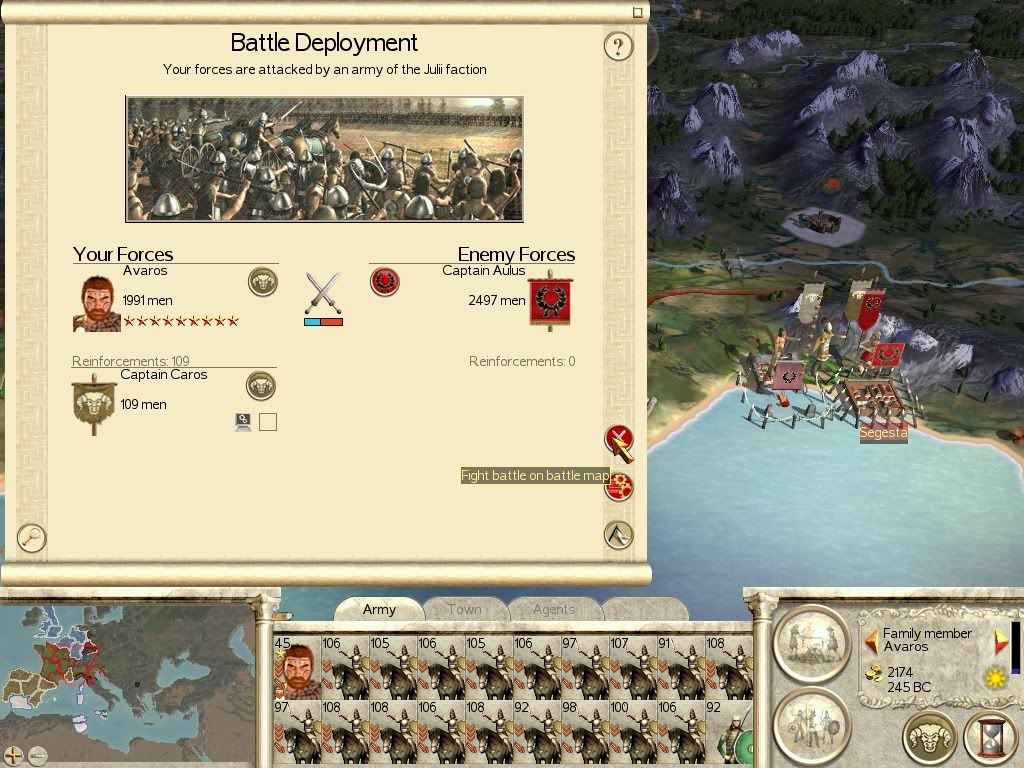Select the infantry unit card with green shield
Screen dimensions: 1024x768
click(x=728, y=732)
